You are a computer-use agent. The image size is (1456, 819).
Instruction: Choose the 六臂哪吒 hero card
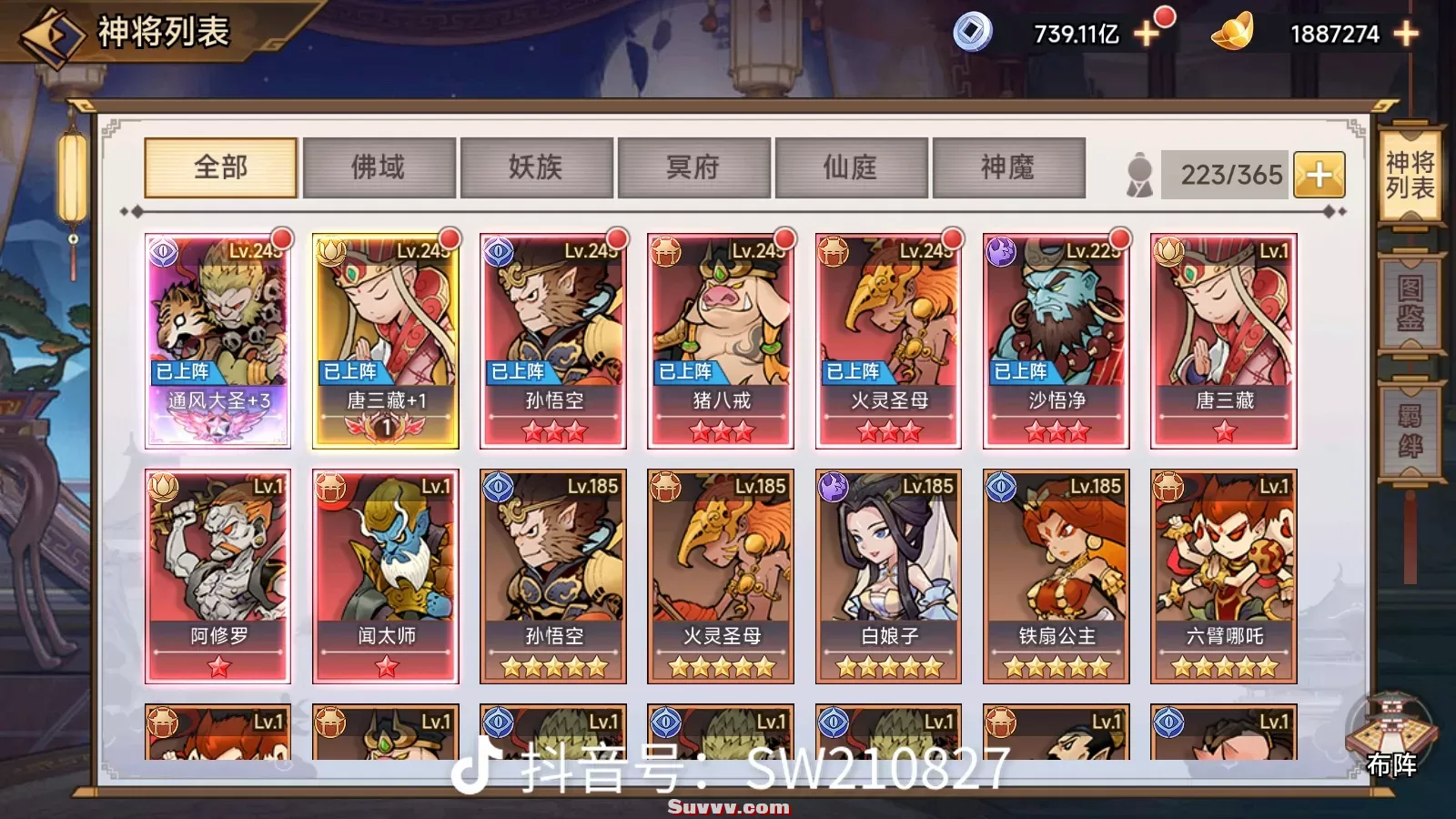1223,576
